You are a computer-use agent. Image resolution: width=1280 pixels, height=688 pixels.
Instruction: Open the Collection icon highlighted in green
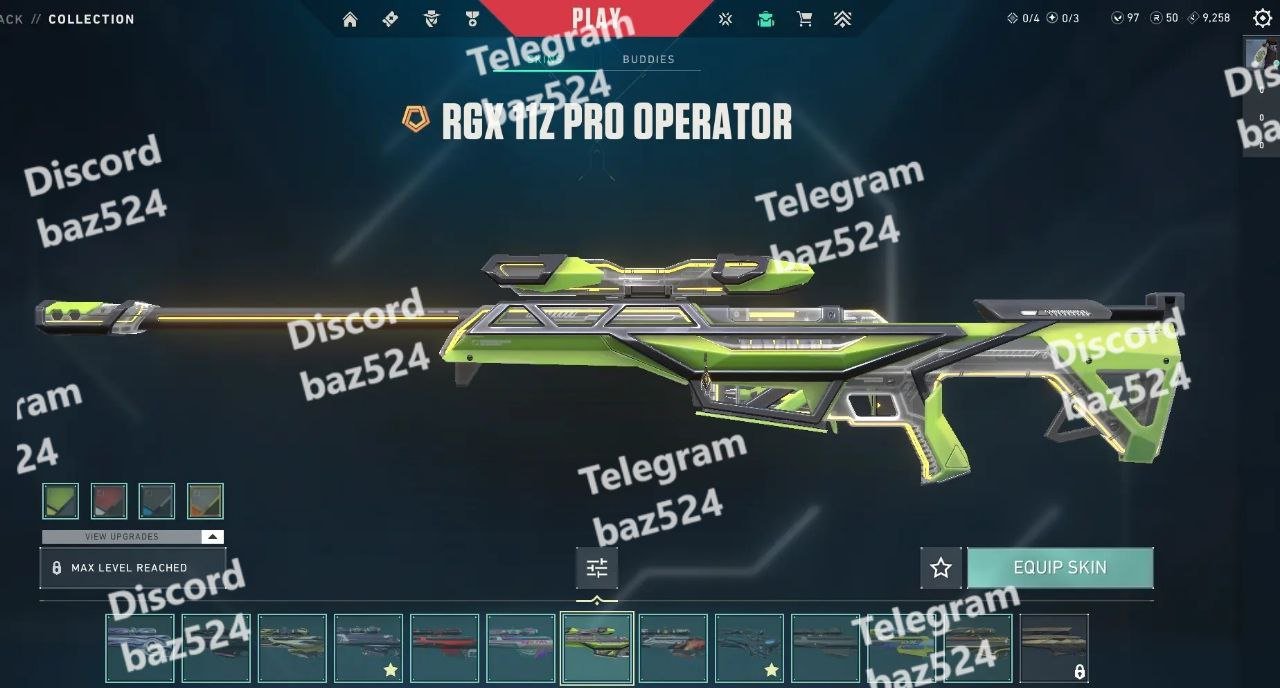(x=766, y=19)
